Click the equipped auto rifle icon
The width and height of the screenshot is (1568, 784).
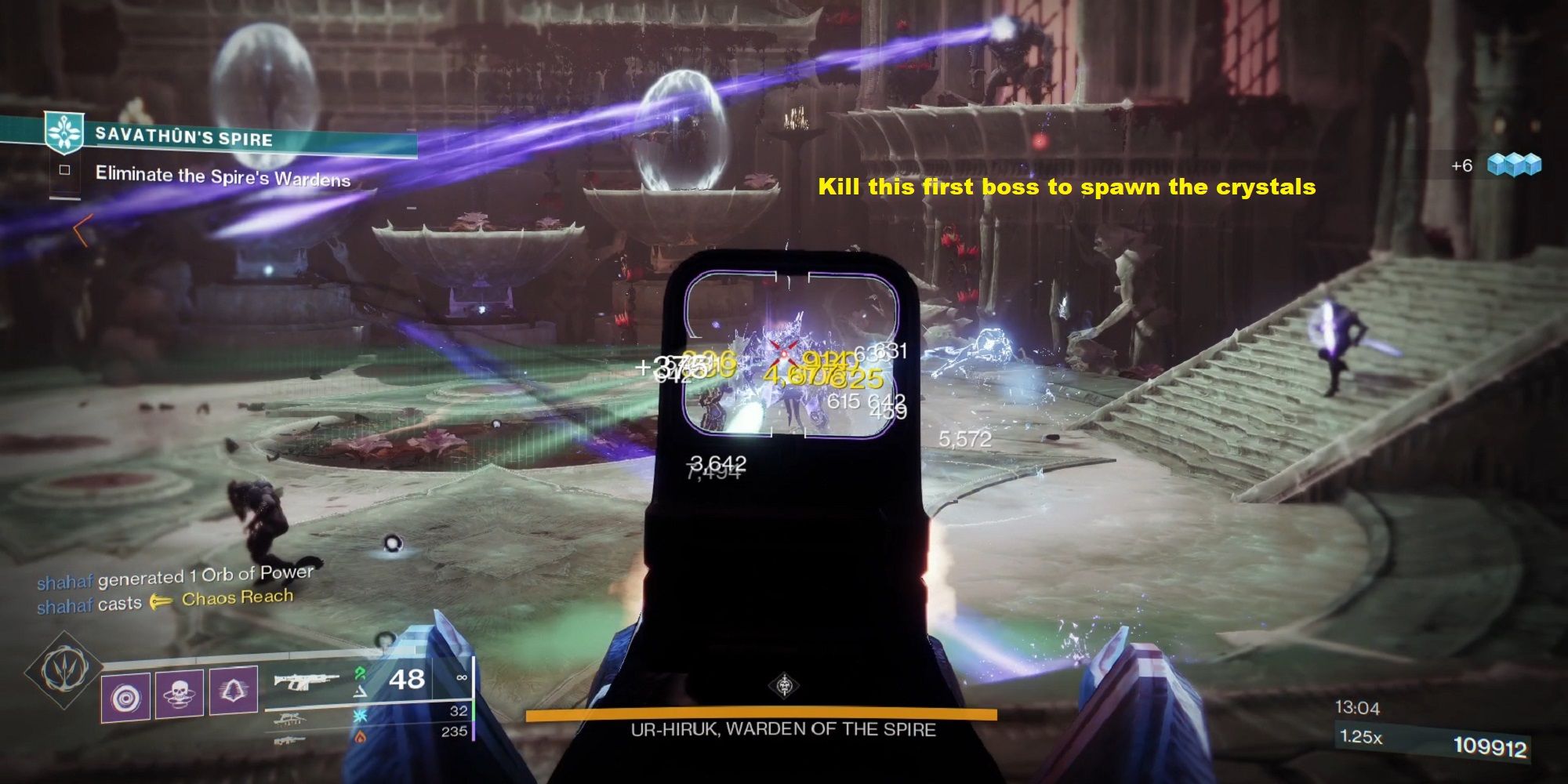click(x=306, y=682)
